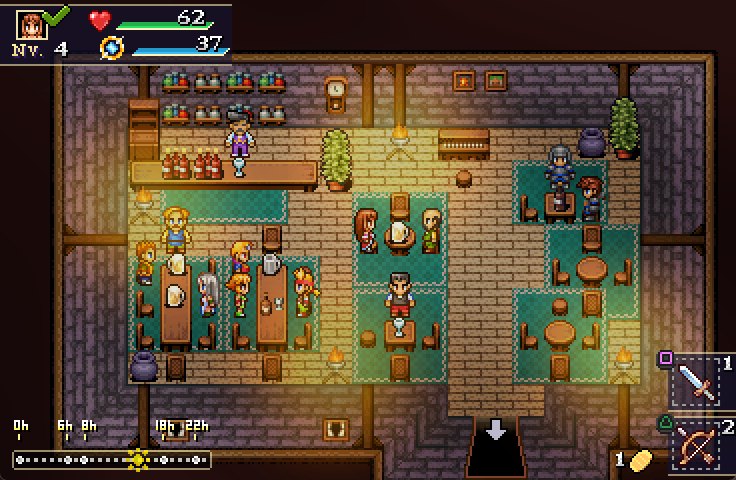Choose the sword weapon slot
Viewport: 736px width, 480px height.
pyautogui.click(x=699, y=382)
